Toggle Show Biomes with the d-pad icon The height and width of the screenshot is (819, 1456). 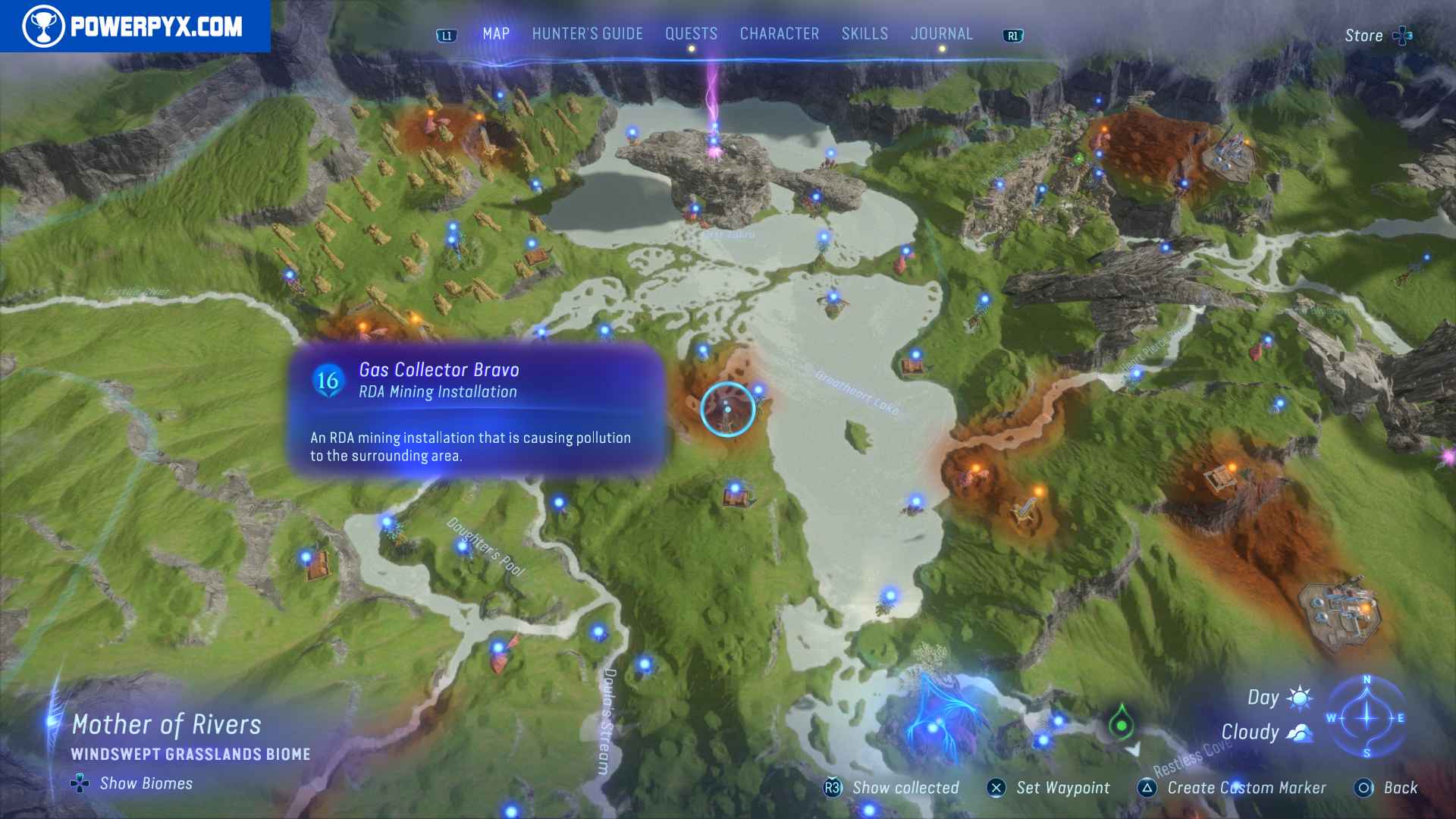click(x=79, y=783)
